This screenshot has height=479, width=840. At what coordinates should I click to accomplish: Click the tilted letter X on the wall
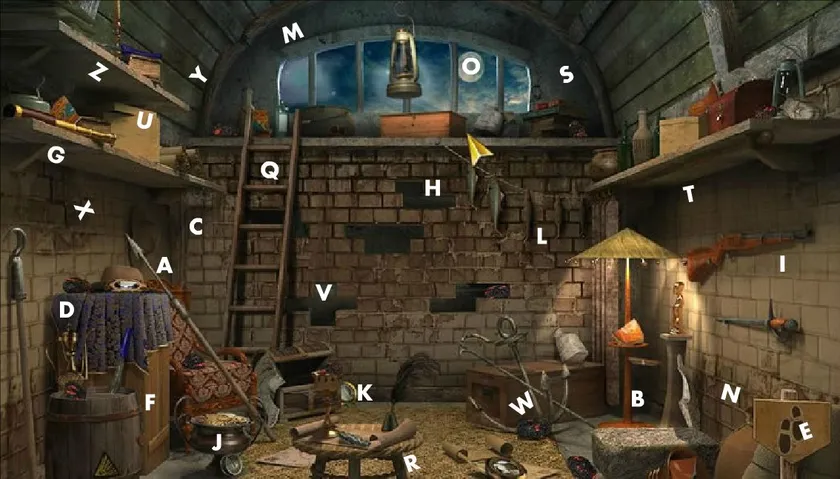tap(86, 210)
